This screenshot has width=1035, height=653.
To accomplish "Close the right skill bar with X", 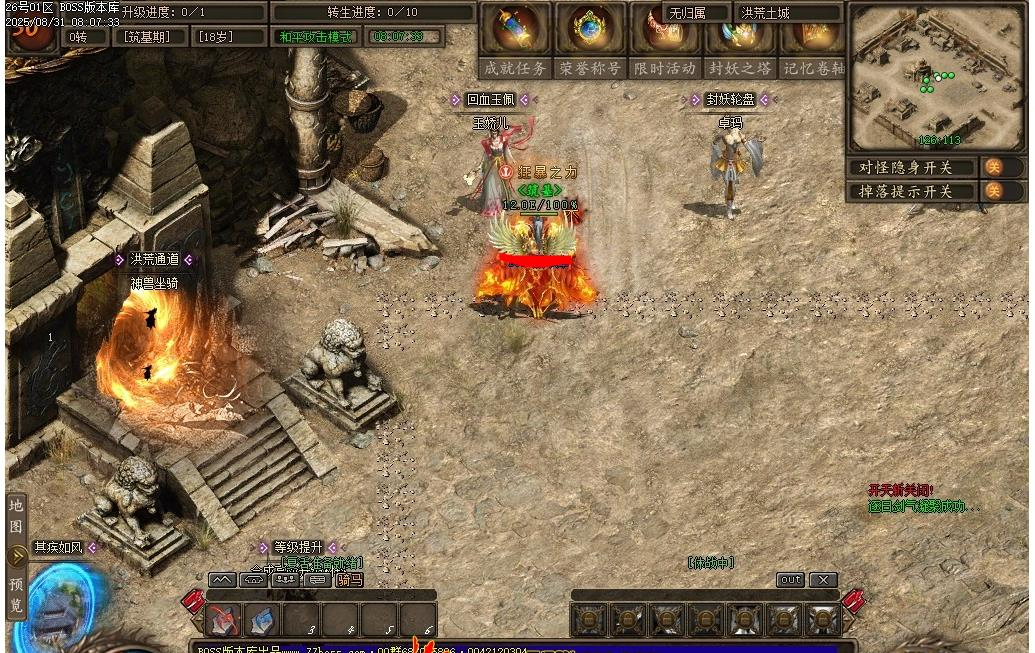I will click(823, 580).
